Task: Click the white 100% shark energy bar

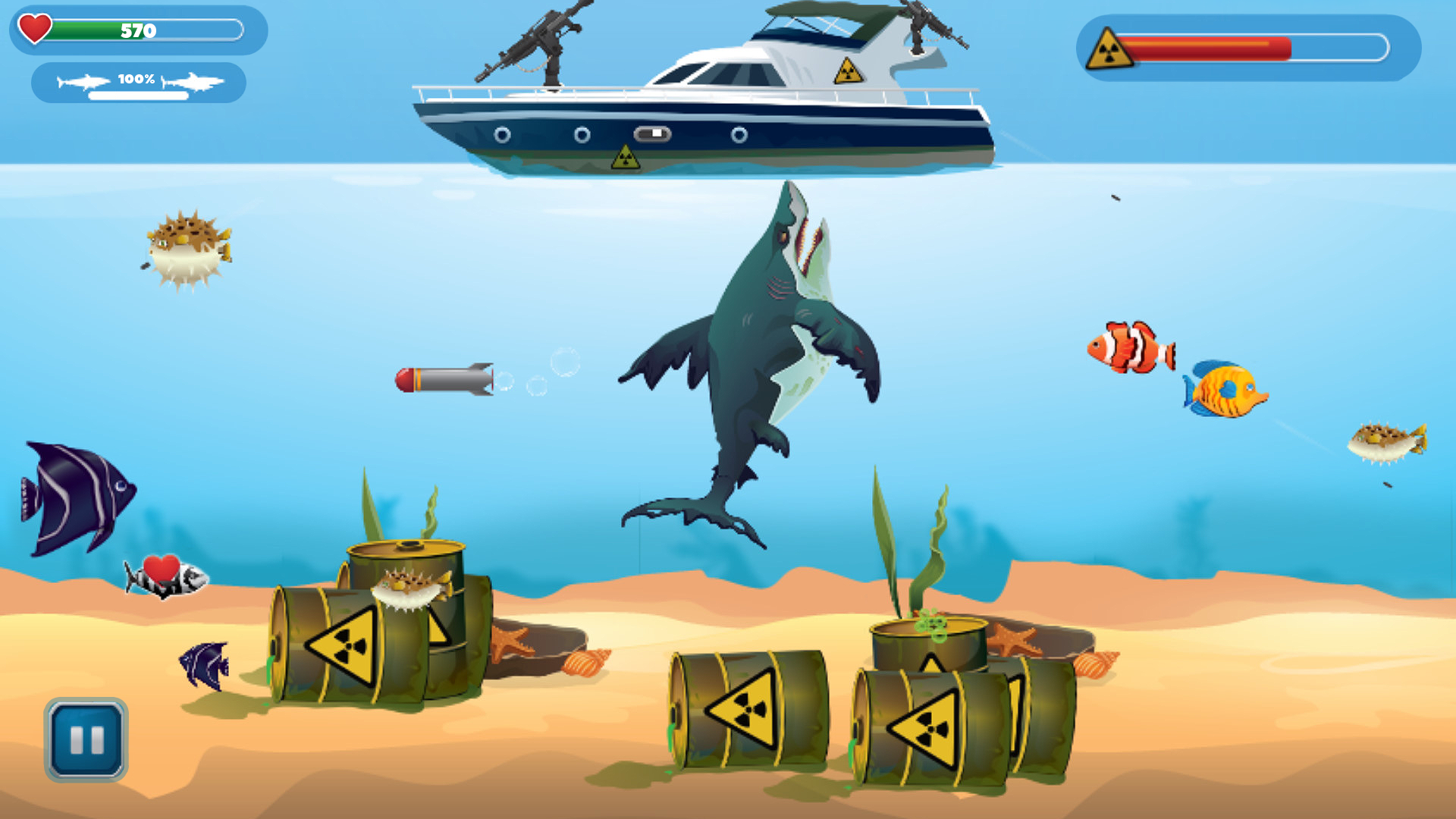Action: tap(136, 94)
